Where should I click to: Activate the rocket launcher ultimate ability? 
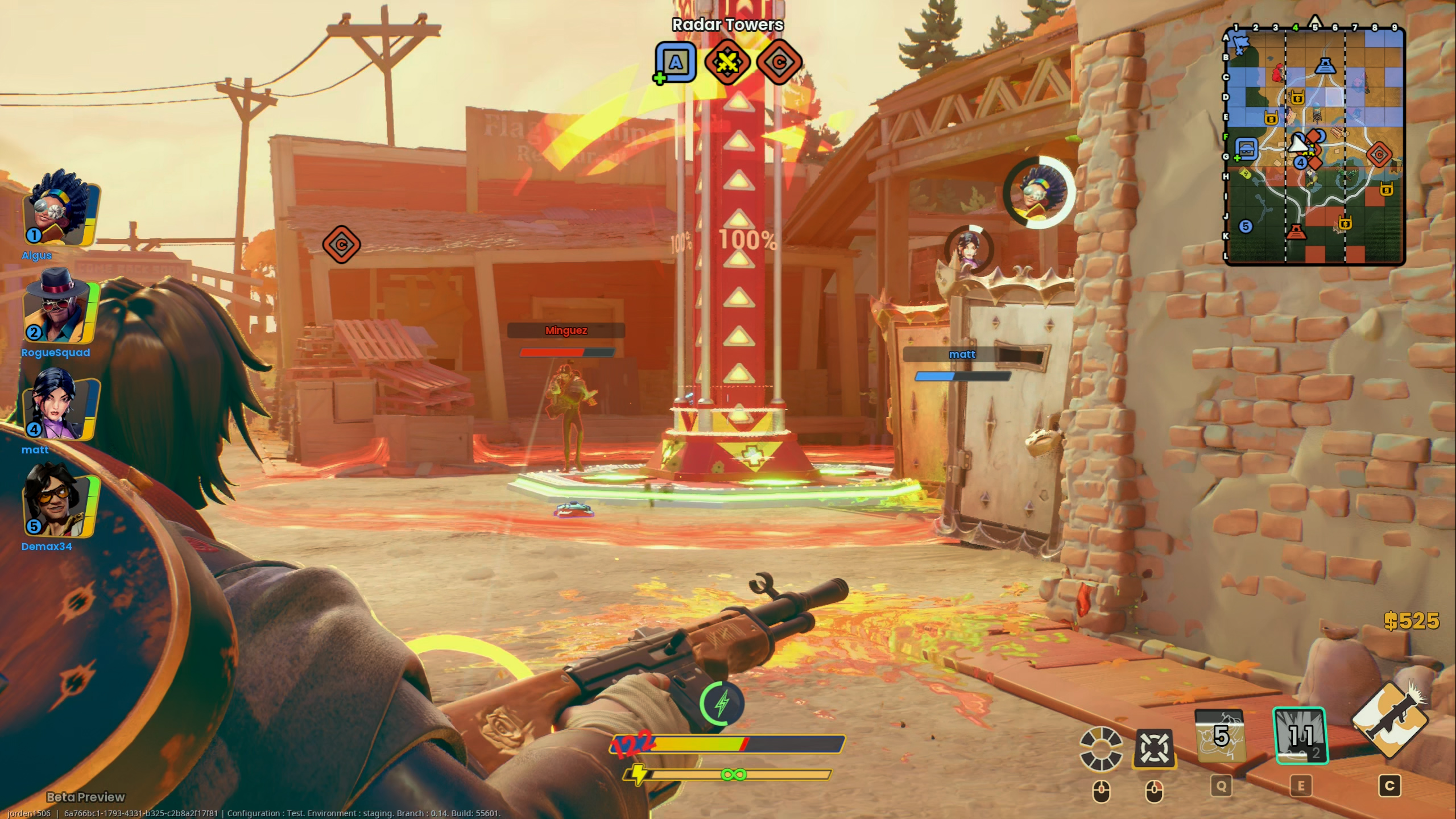click(1389, 719)
